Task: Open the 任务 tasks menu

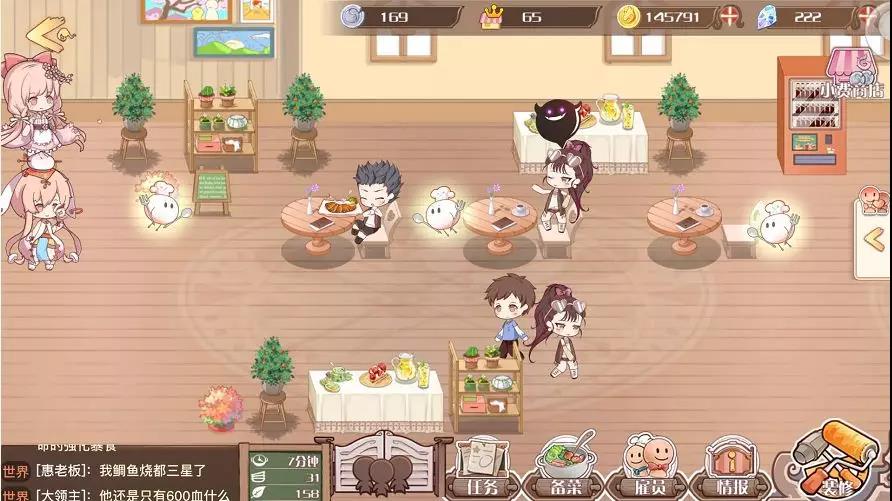Action: [x=483, y=467]
